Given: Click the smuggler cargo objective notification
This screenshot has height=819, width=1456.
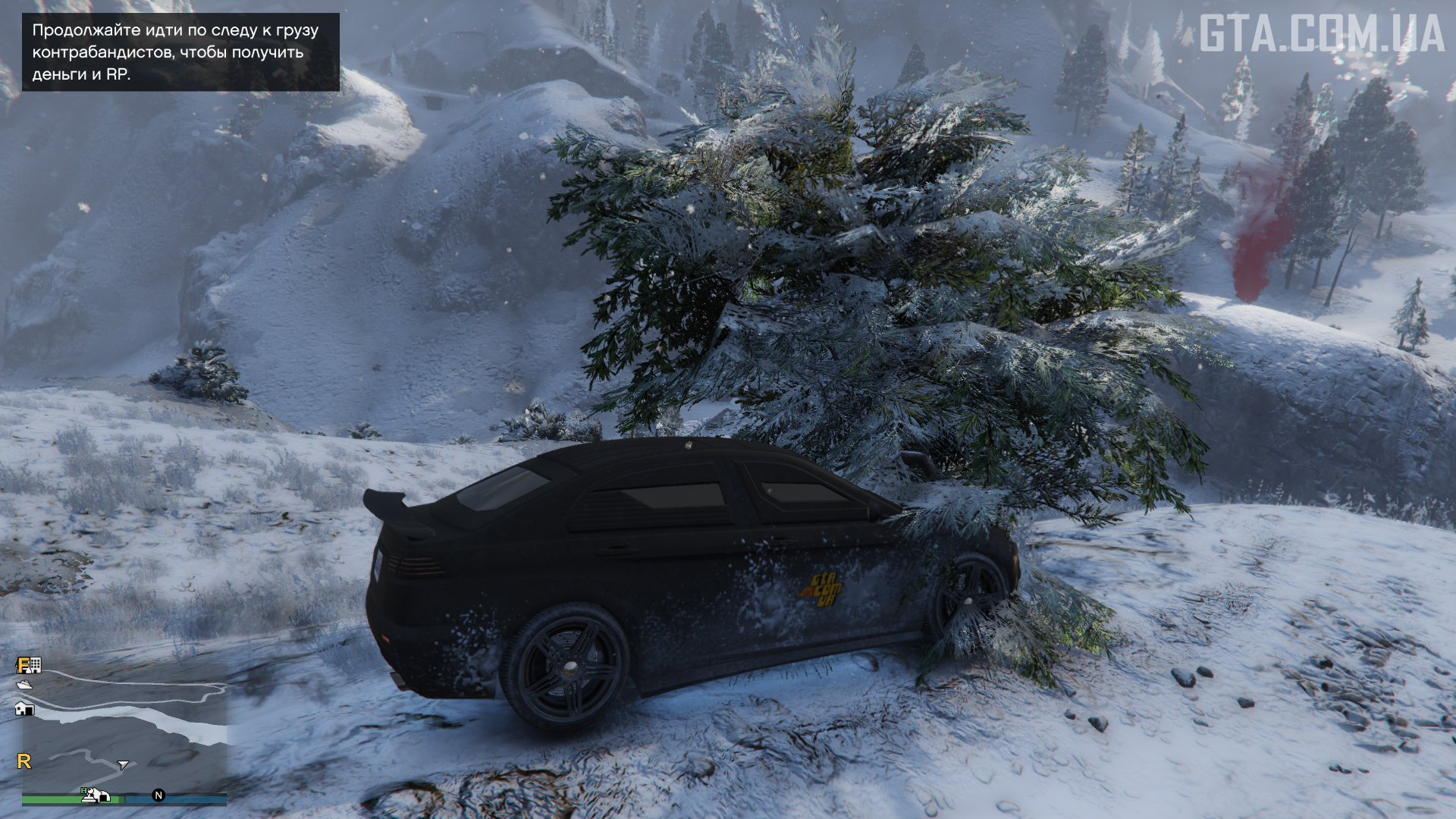Looking at the screenshot, I should click(x=180, y=52).
